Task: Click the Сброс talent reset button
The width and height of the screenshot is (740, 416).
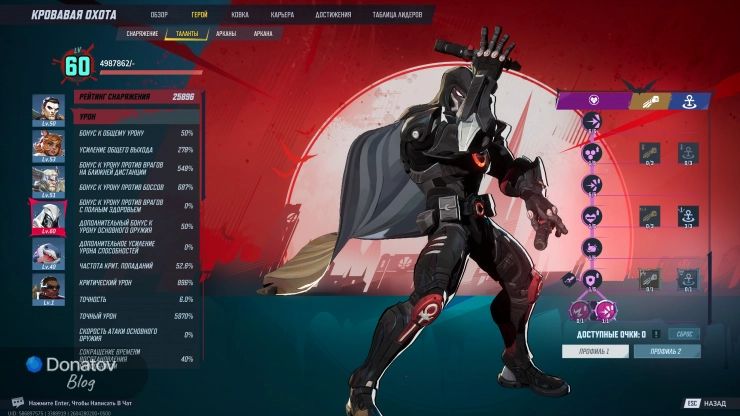Action: 686,334
